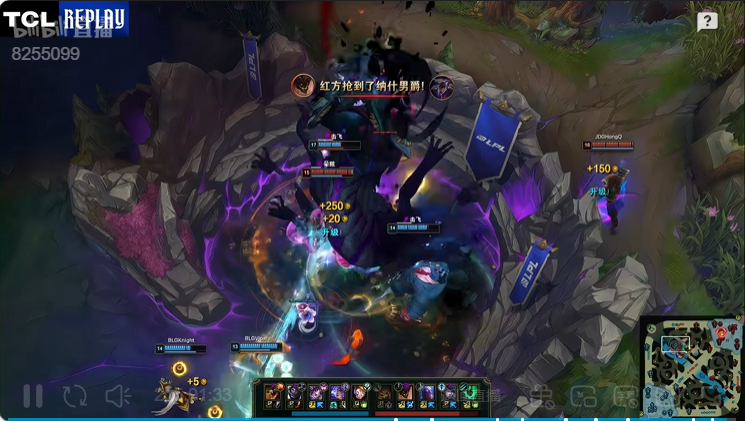This screenshot has width=745, height=421.
Task: Click the blue video progress bar
Action: (x=372, y=418)
